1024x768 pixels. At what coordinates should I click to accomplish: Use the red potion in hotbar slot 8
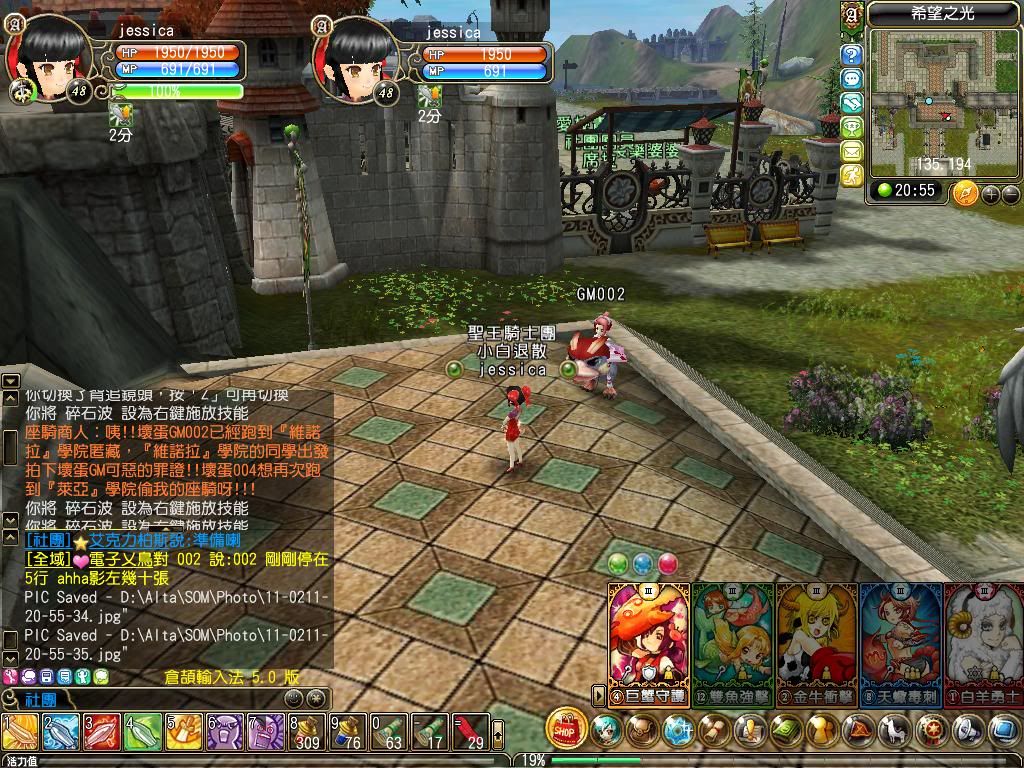(304, 733)
